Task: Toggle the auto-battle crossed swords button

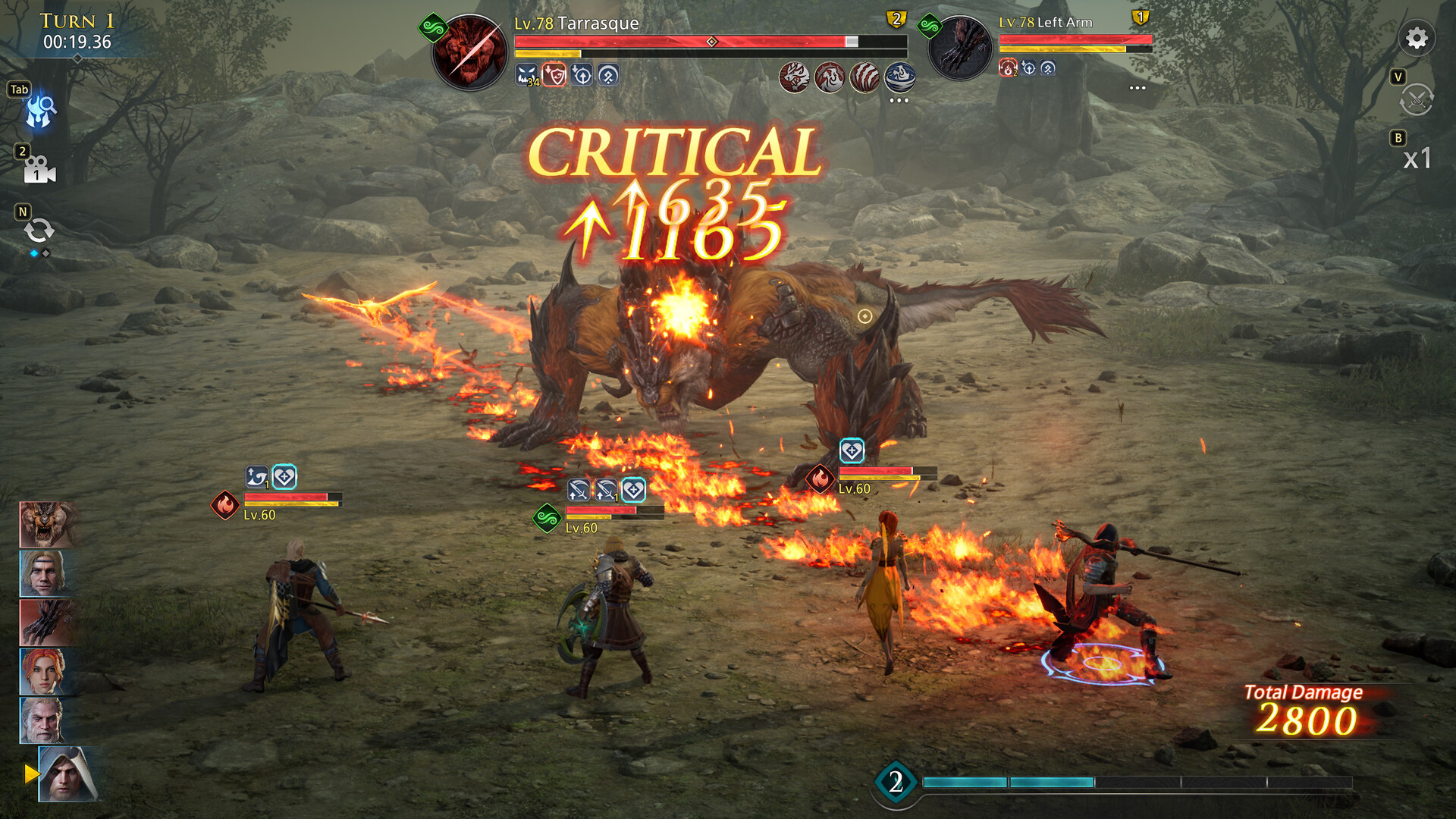Action: pyautogui.click(x=1416, y=99)
